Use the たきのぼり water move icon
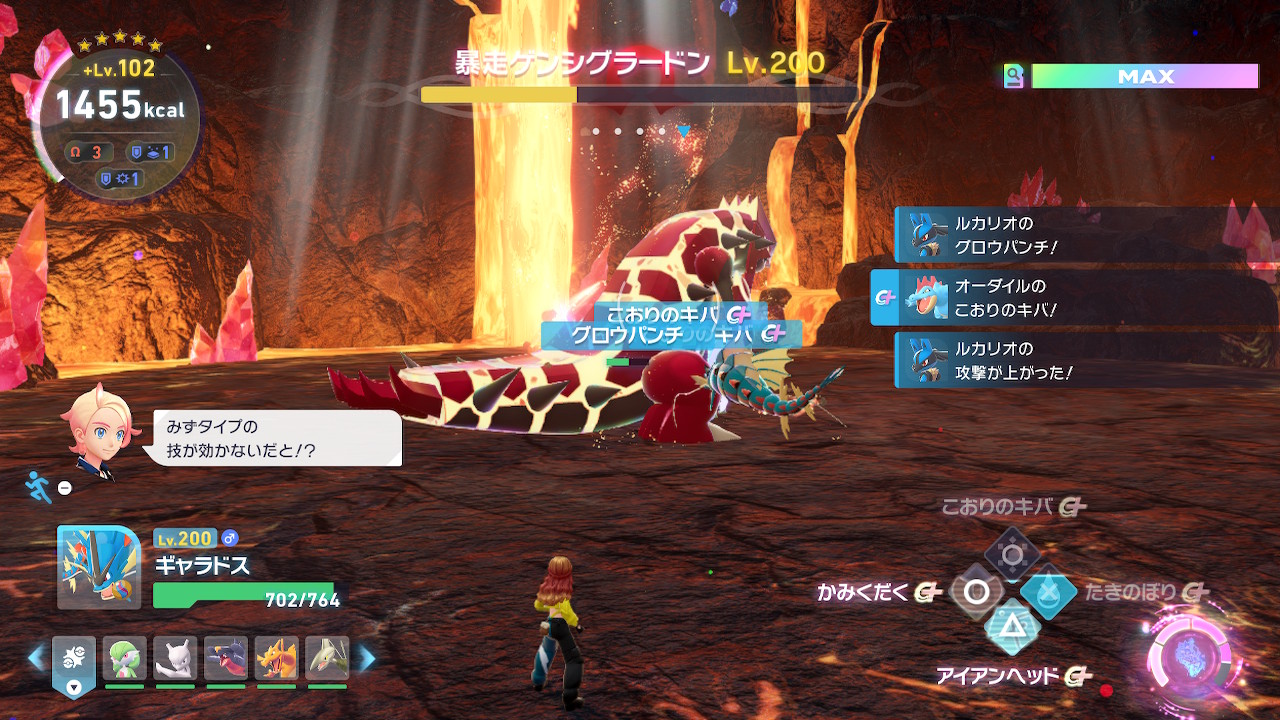The width and height of the screenshot is (1280, 720). [x=1049, y=592]
